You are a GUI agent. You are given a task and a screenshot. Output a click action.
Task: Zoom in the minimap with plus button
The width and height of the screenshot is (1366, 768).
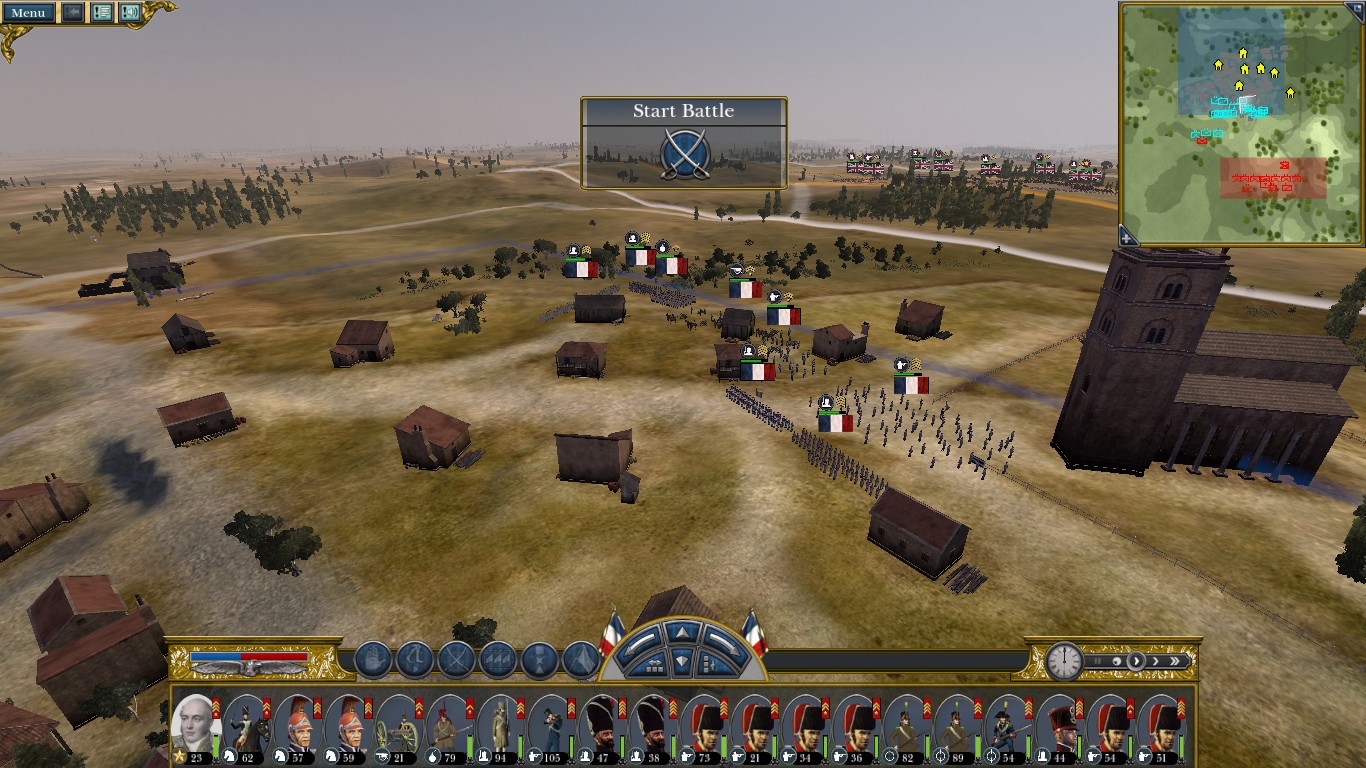tap(1128, 237)
